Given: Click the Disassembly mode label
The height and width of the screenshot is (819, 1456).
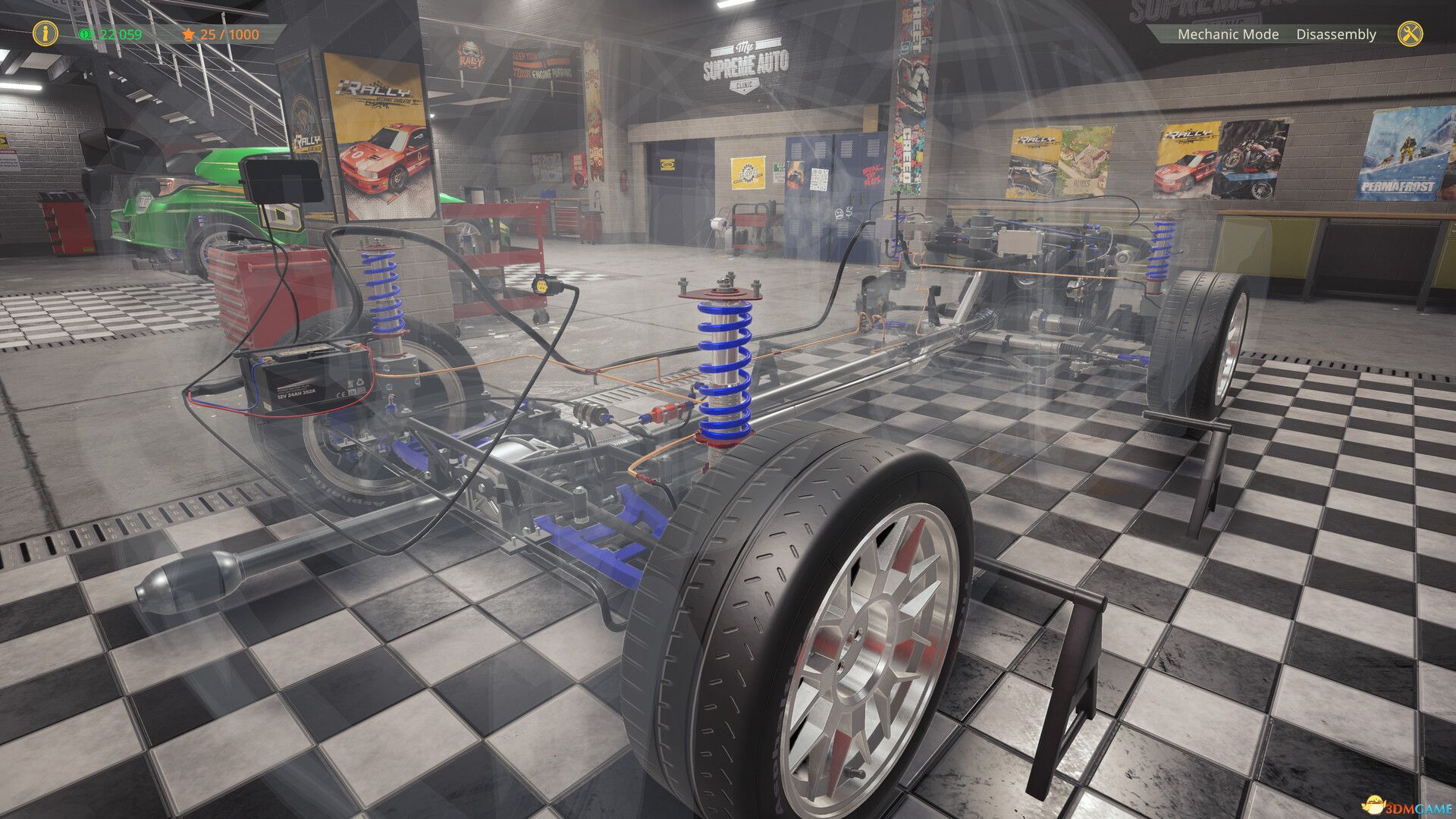Looking at the screenshot, I should [1336, 34].
